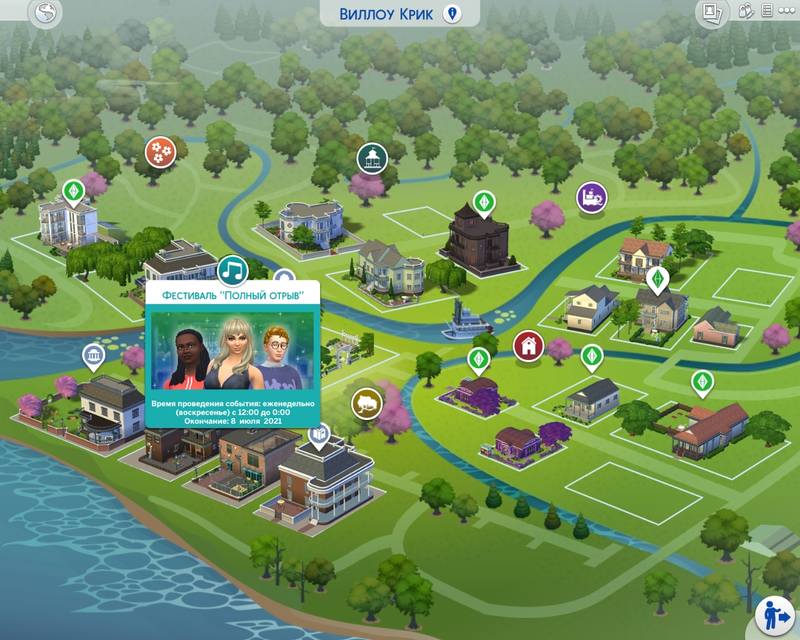This screenshot has width=800, height=640.
Task: Select plumbob marker over white apartment building
Action: 72,190
